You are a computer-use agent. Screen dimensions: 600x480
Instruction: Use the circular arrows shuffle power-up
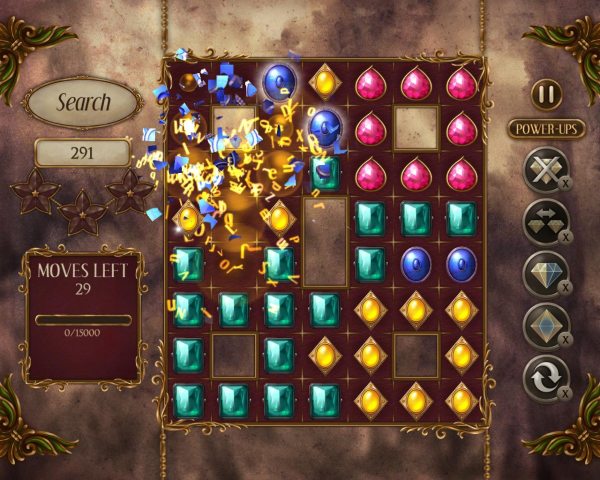tap(545, 379)
